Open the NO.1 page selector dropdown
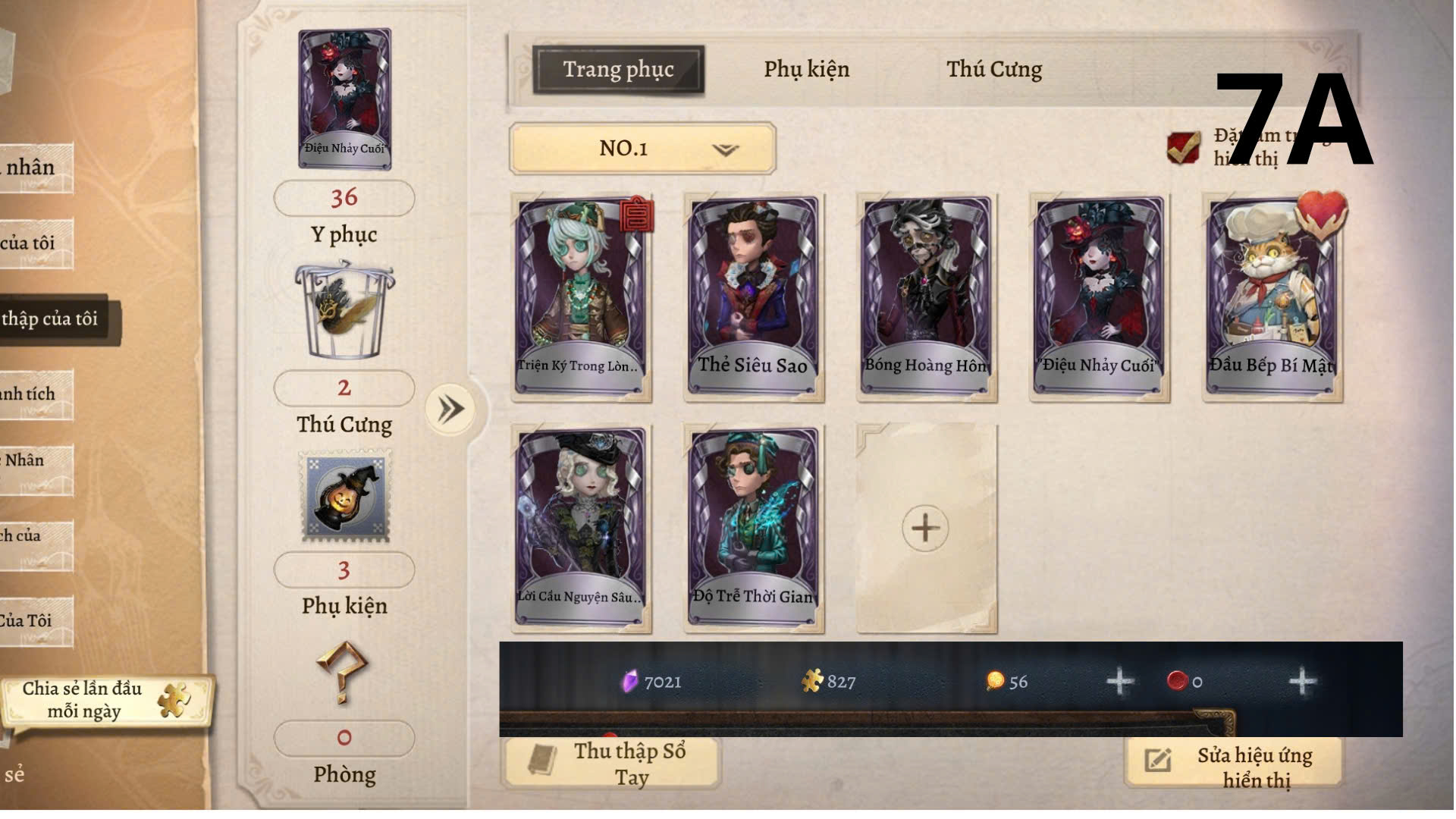Screen dimensions: 1456x819 [641, 149]
